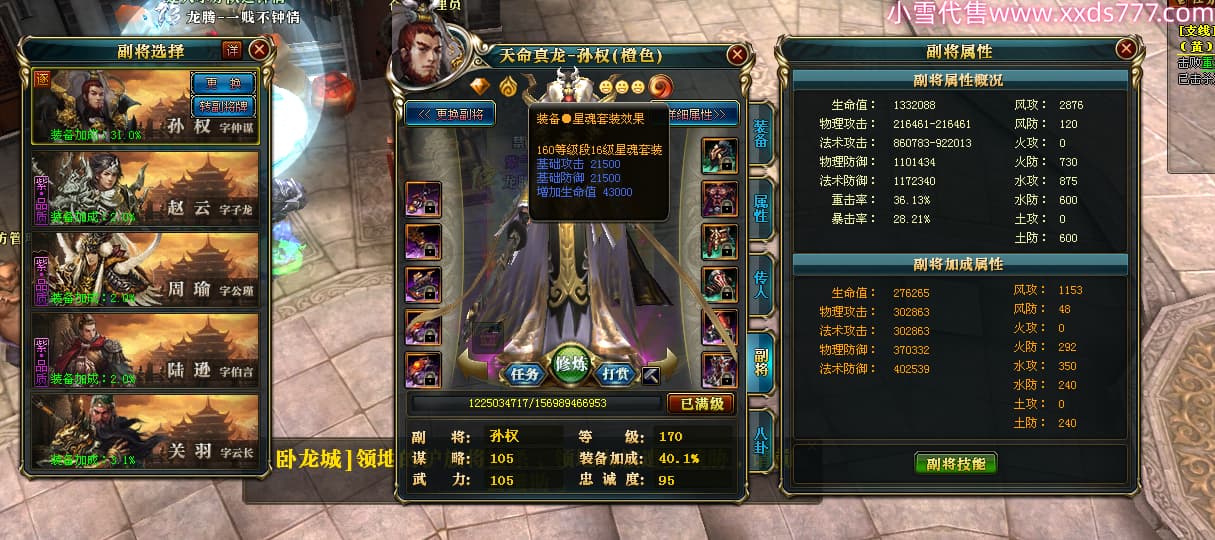Viewport: 1215px width, 540px height.
Task: Select 关羽 in the deputy general list
Action: point(146,431)
